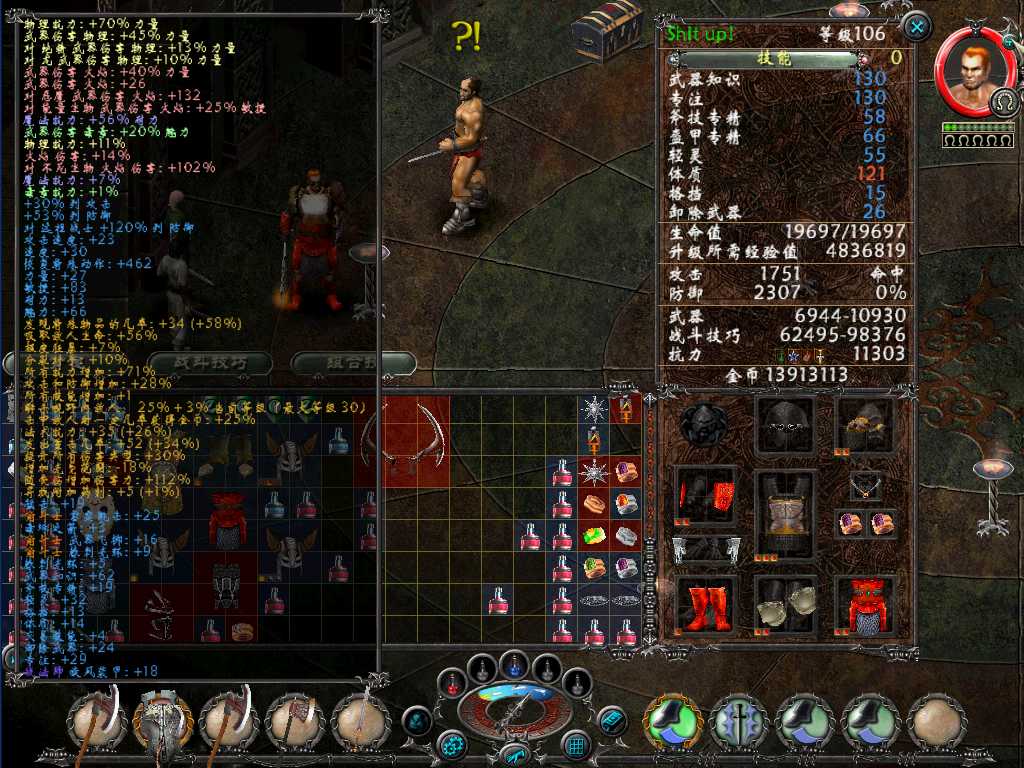Select the horned helmet weapon slot
Viewport: 1024px width, 768px height.
click(163, 722)
